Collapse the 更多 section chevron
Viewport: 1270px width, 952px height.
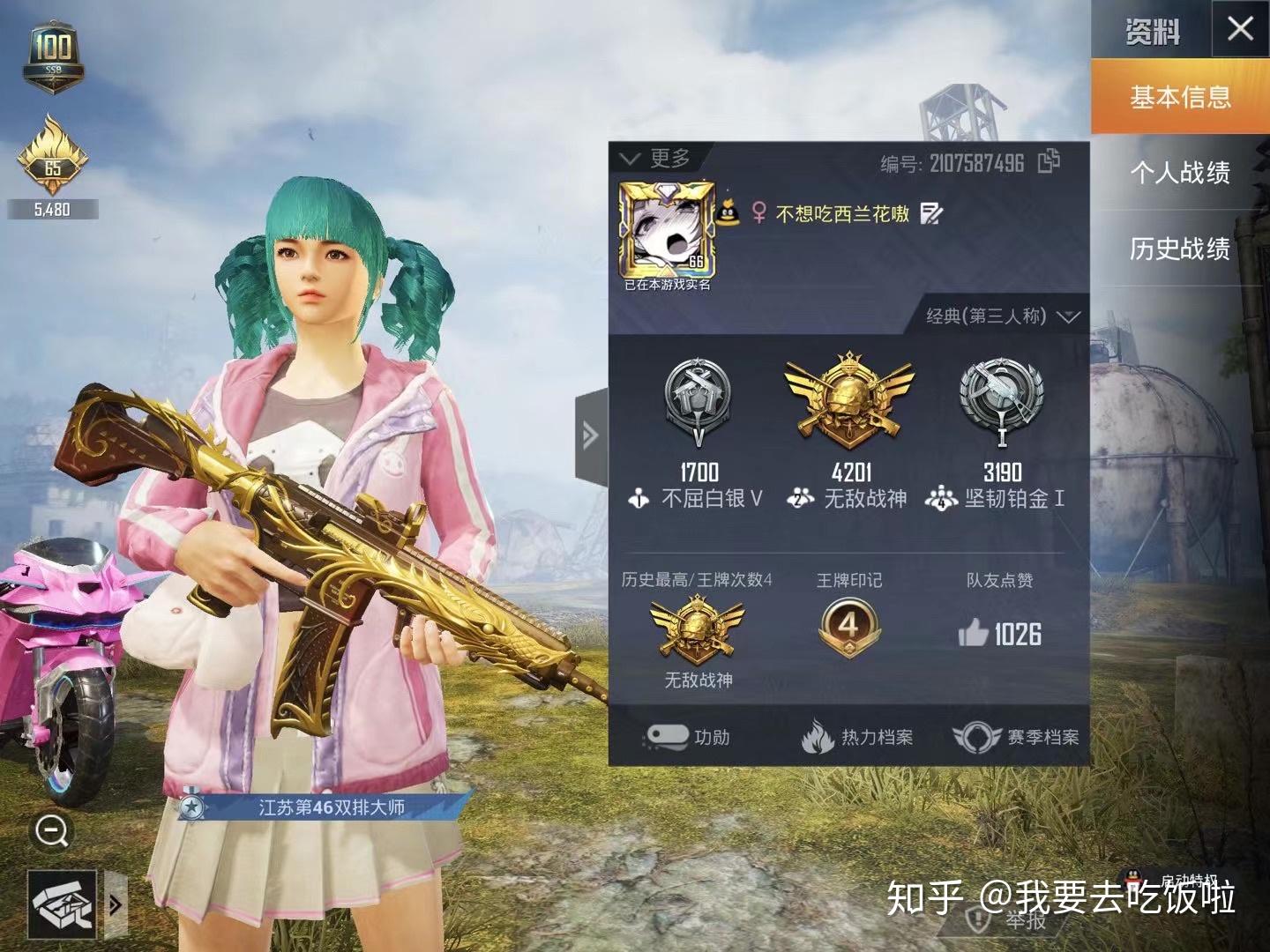(x=630, y=159)
